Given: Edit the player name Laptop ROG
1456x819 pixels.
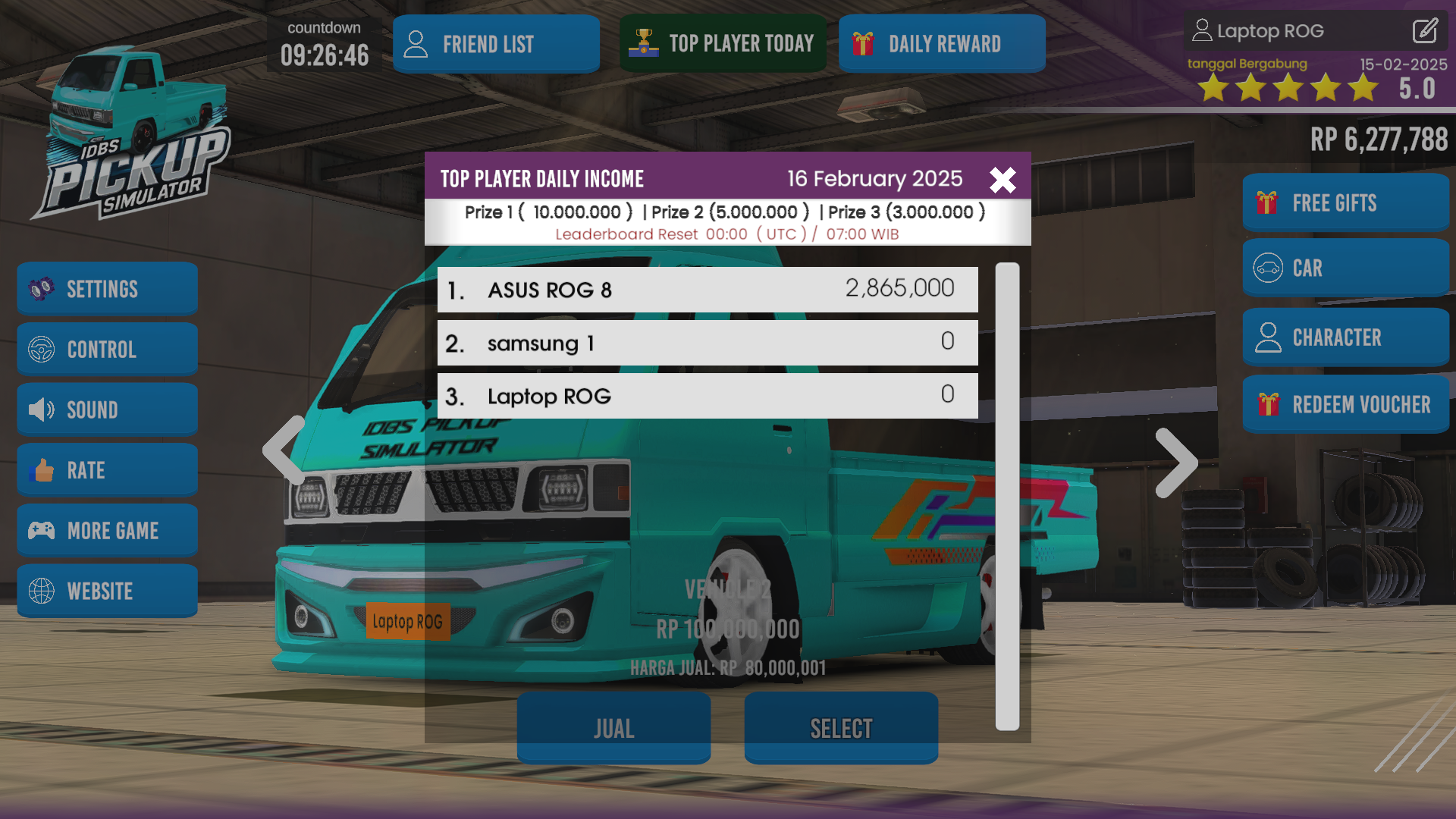Looking at the screenshot, I should pyautogui.click(x=1424, y=31).
